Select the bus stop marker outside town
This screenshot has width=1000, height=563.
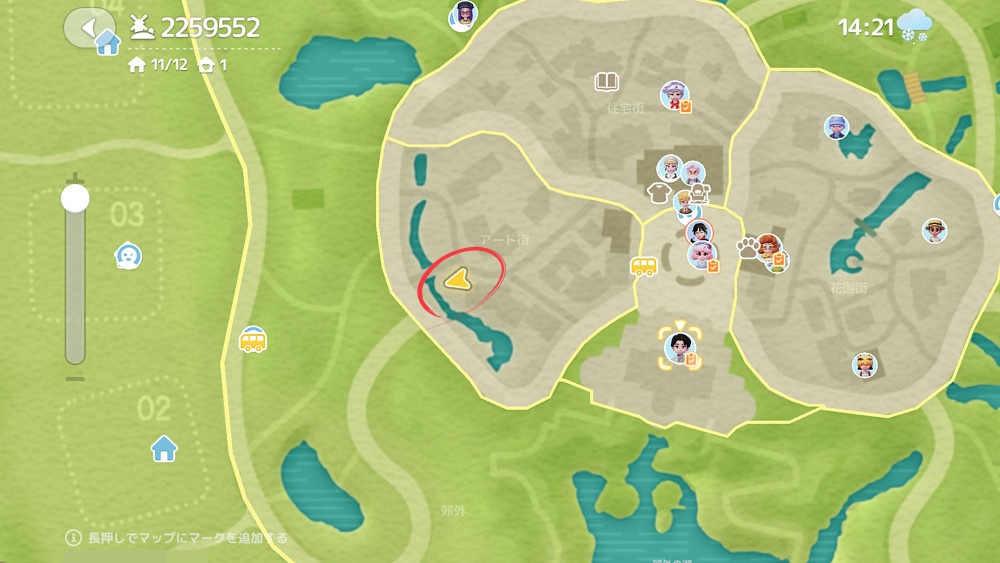tap(253, 340)
